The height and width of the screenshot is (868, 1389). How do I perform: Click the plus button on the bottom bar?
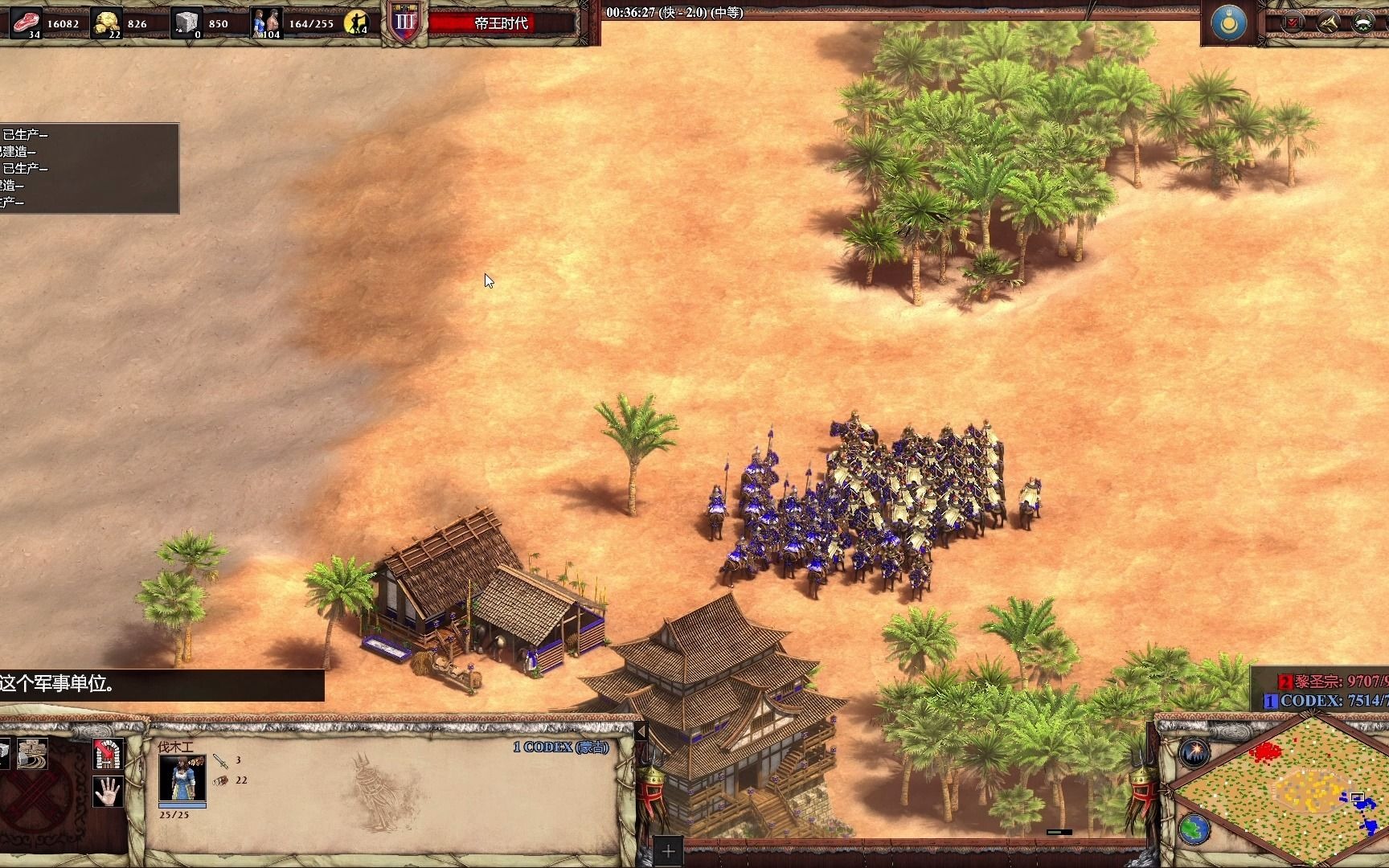tap(668, 851)
